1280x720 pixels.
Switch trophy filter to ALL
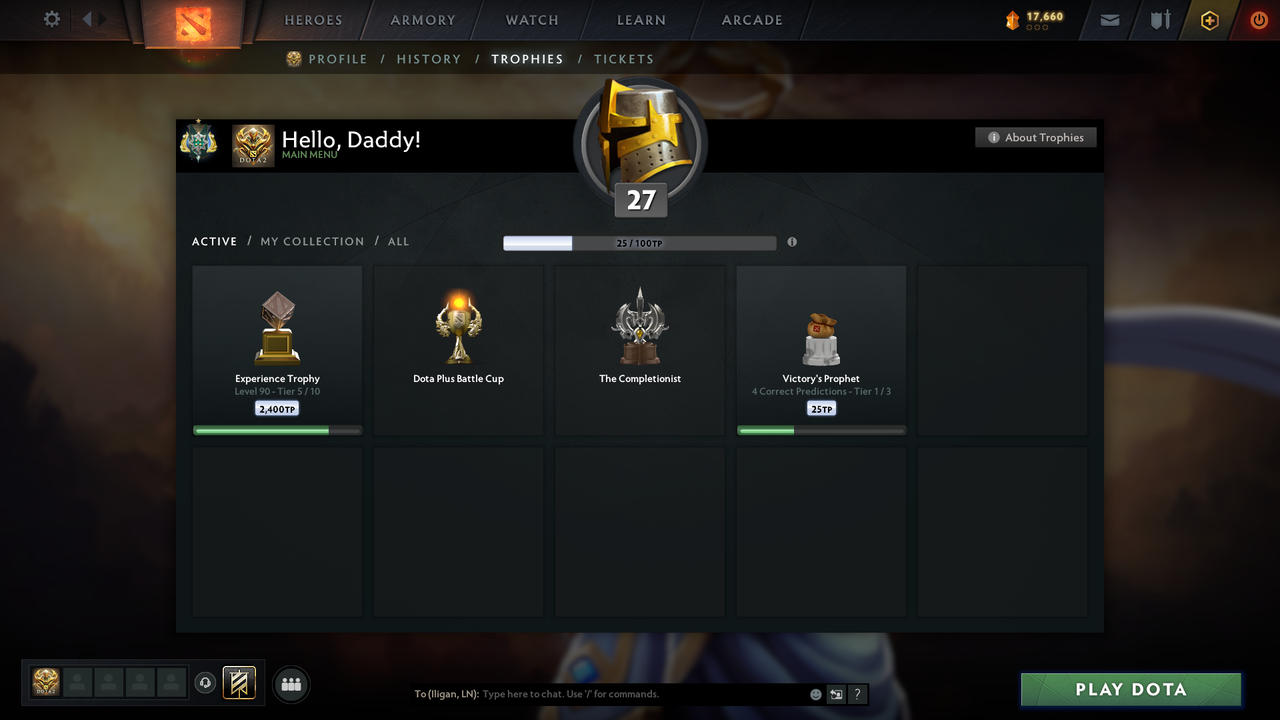tap(398, 241)
